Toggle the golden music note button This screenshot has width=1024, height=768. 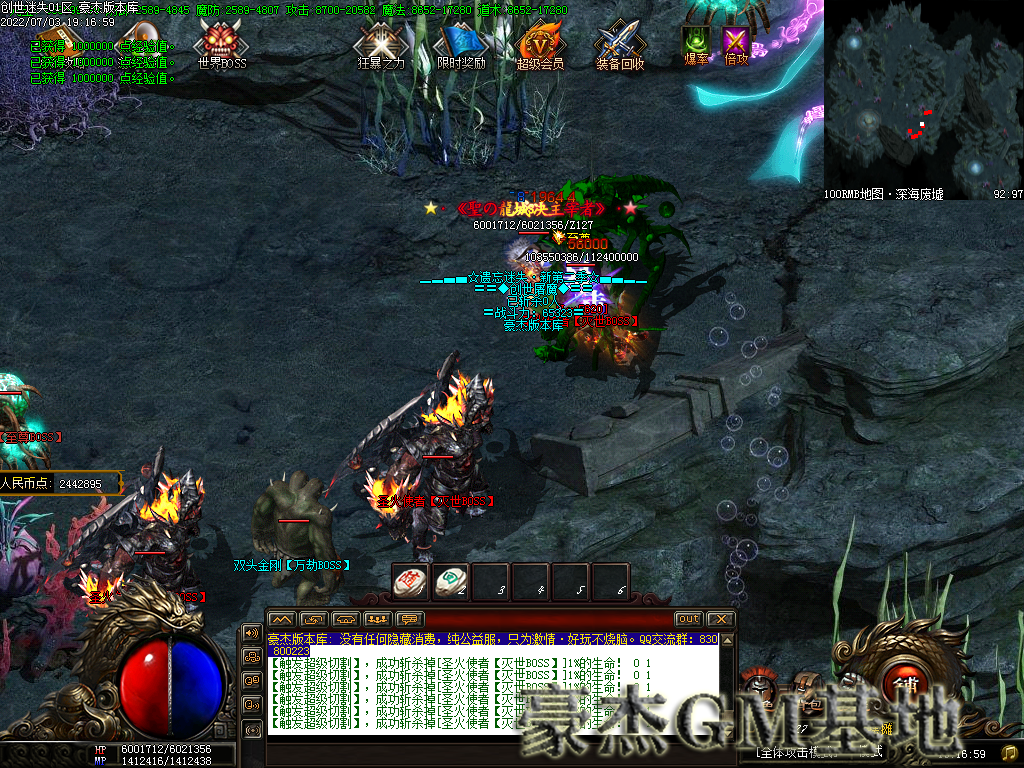tap(1010, 752)
